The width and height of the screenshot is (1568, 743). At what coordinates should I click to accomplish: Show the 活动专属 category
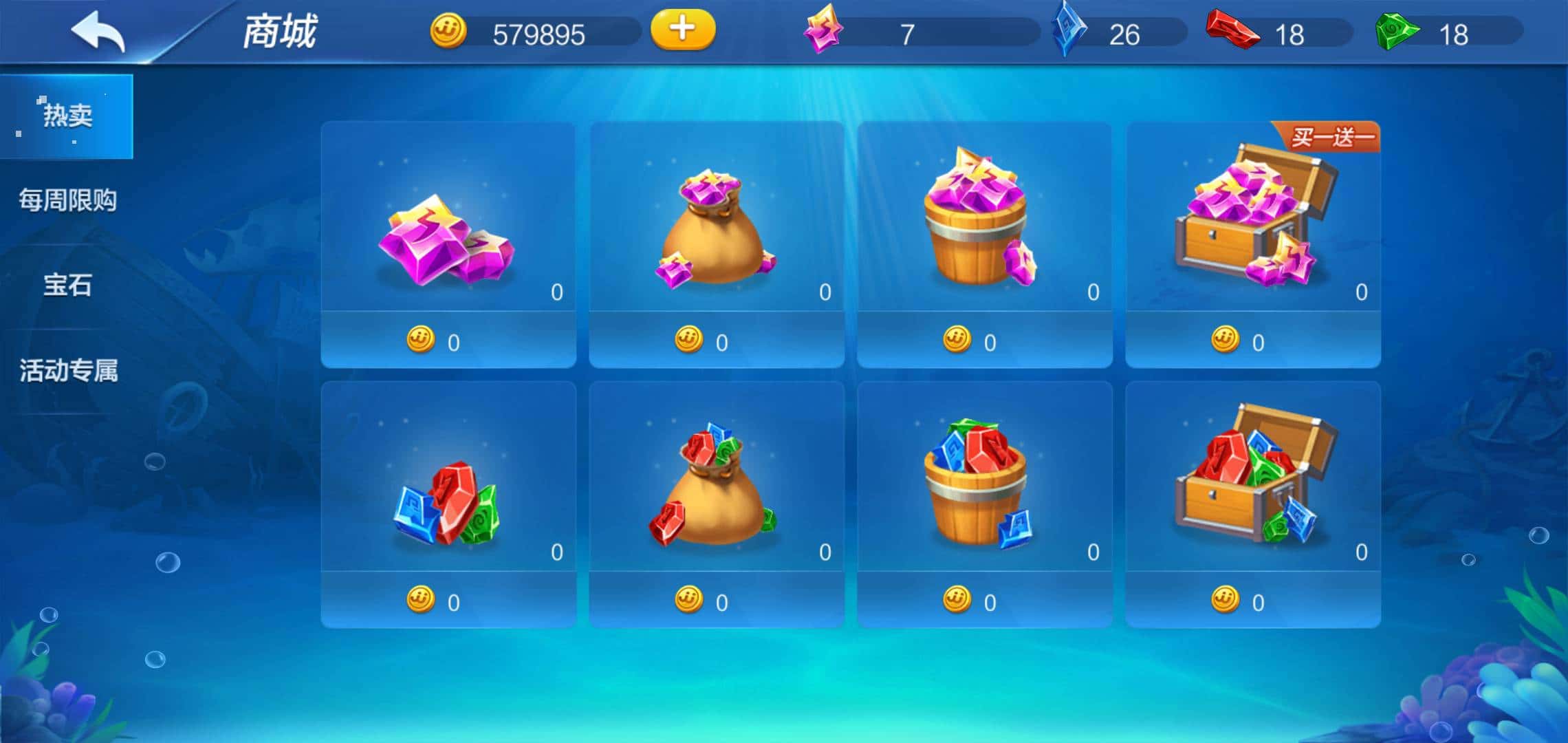point(68,370)
